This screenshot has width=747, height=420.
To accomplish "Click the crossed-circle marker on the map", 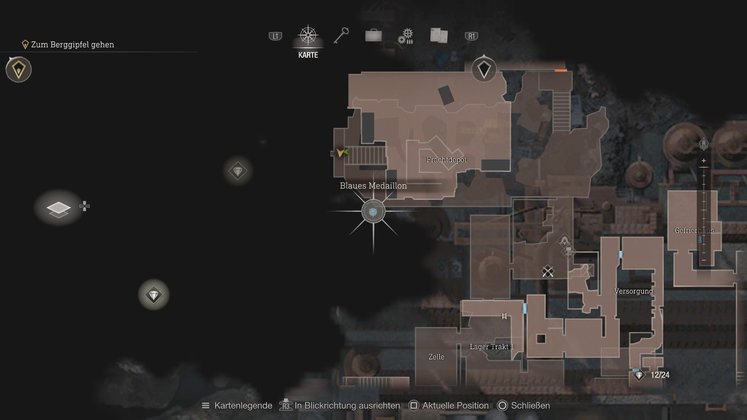I will click(547, 271).
